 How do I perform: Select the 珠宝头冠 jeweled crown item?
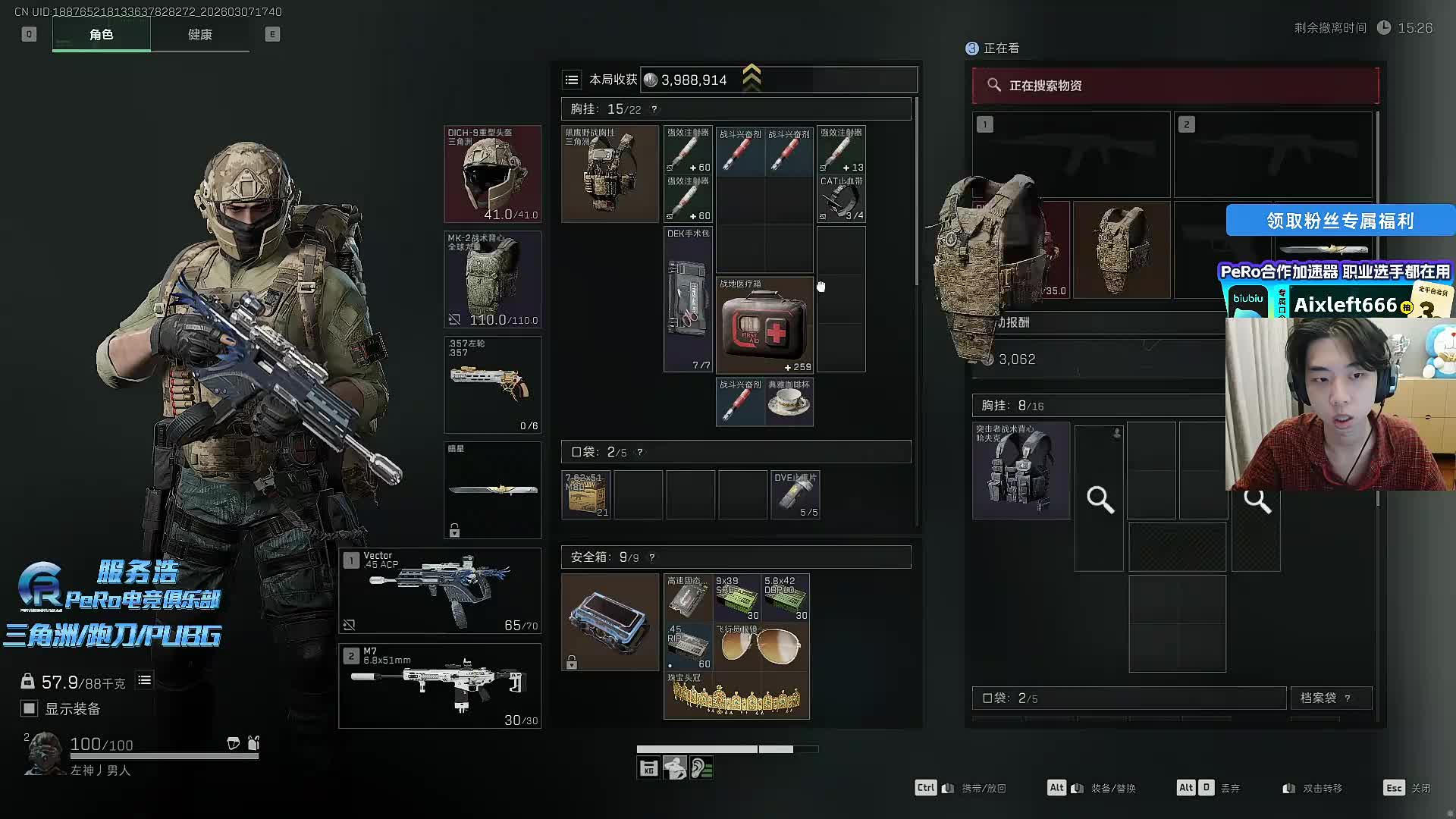point(736,695)
